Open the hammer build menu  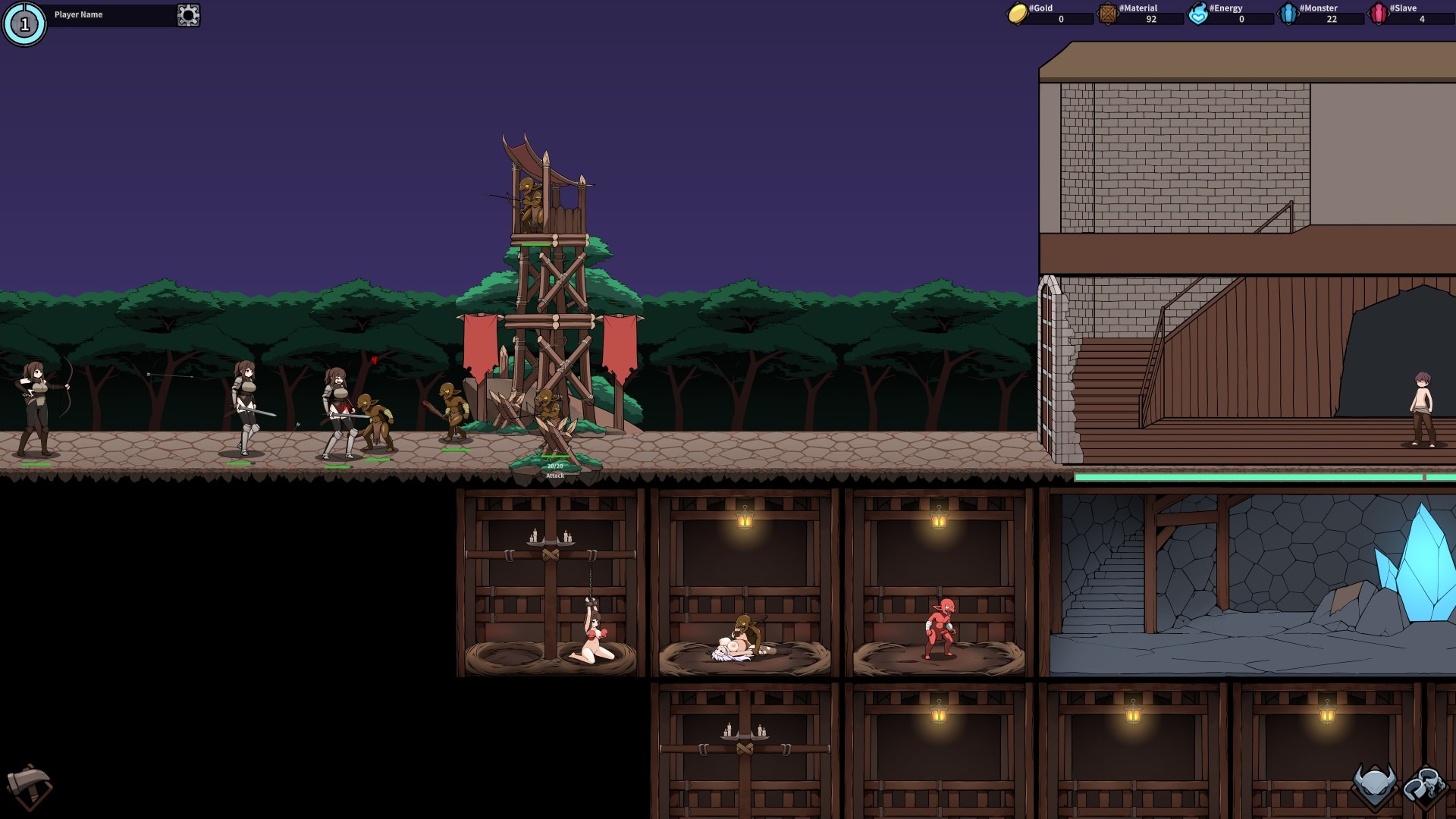[x=29, y=786]
